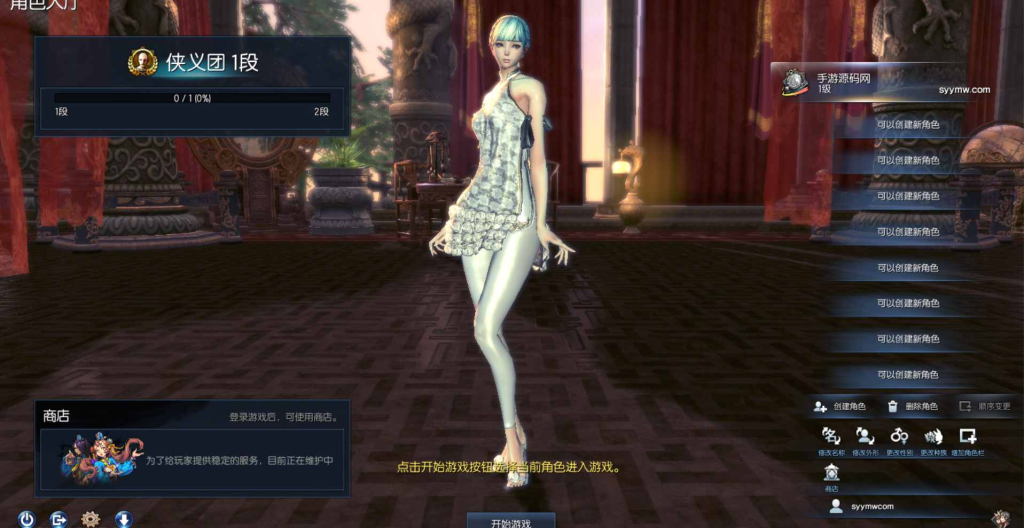Open settings with the gear icon
This screenshot has width=1024, height=528.
91,519
